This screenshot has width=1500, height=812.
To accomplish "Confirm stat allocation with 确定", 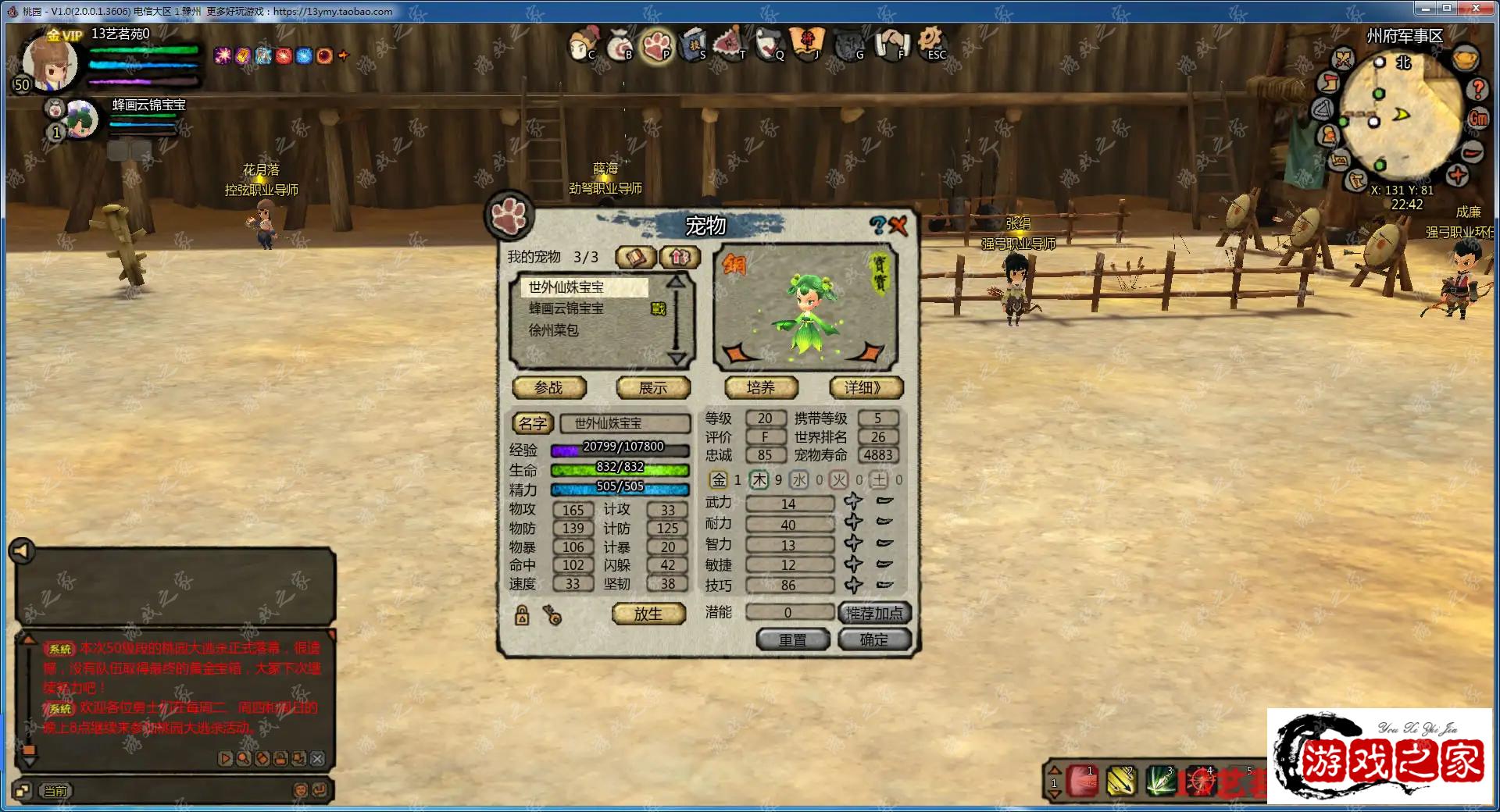I will (x=873, y=640).
